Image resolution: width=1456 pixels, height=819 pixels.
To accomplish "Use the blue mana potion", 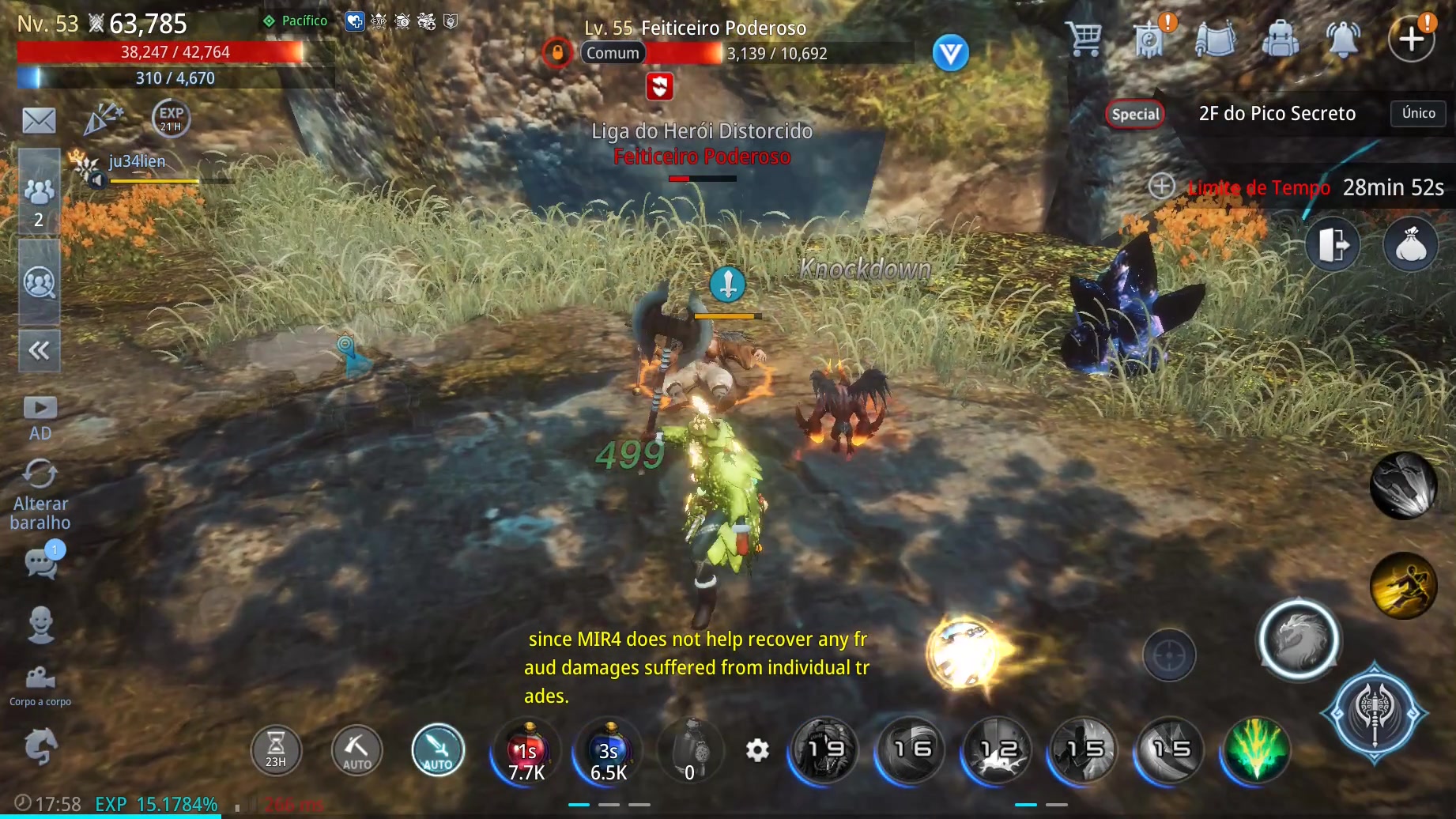I will 609,751.
